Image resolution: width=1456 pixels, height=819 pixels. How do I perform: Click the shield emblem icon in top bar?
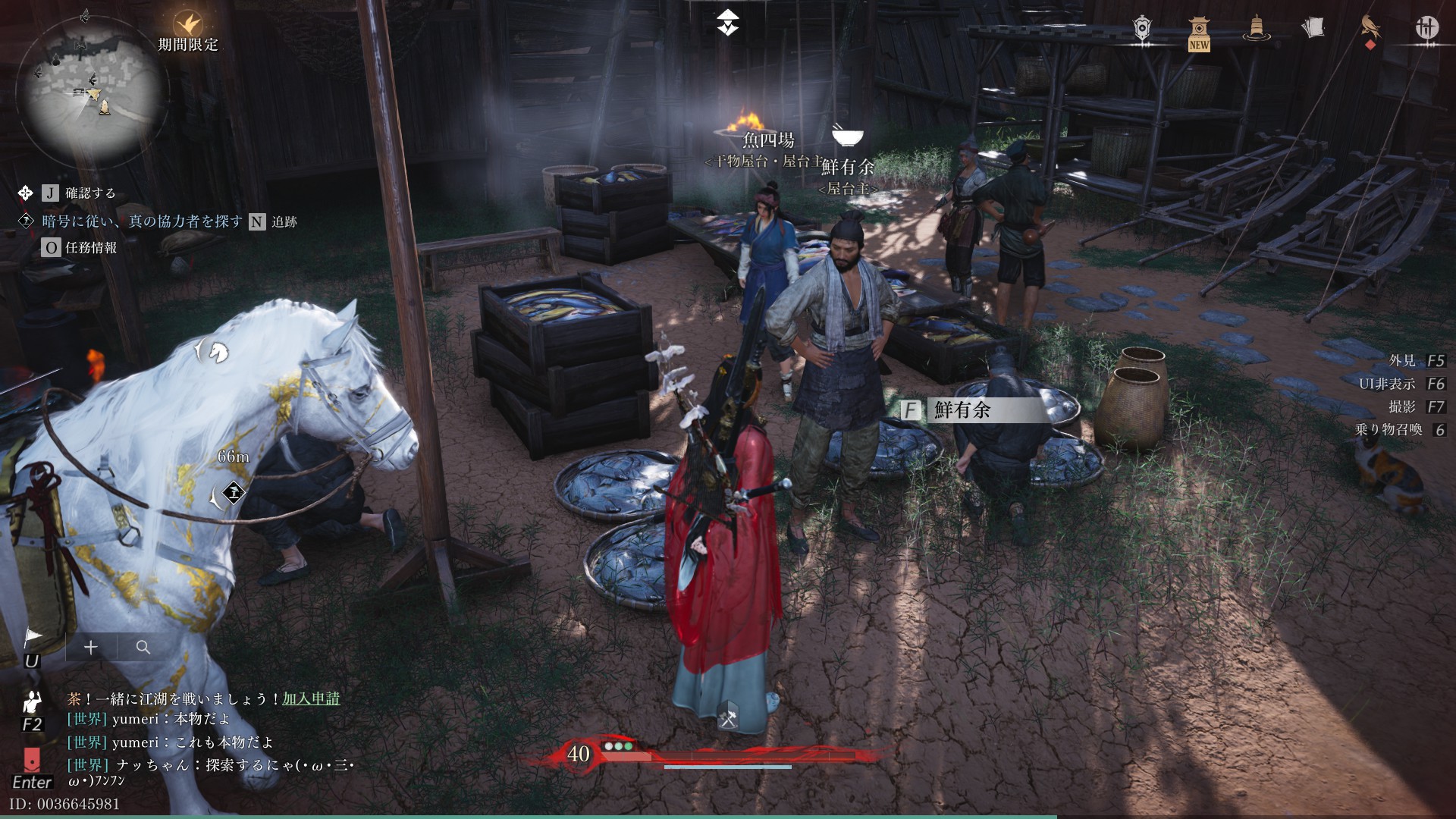[1143, 29]
